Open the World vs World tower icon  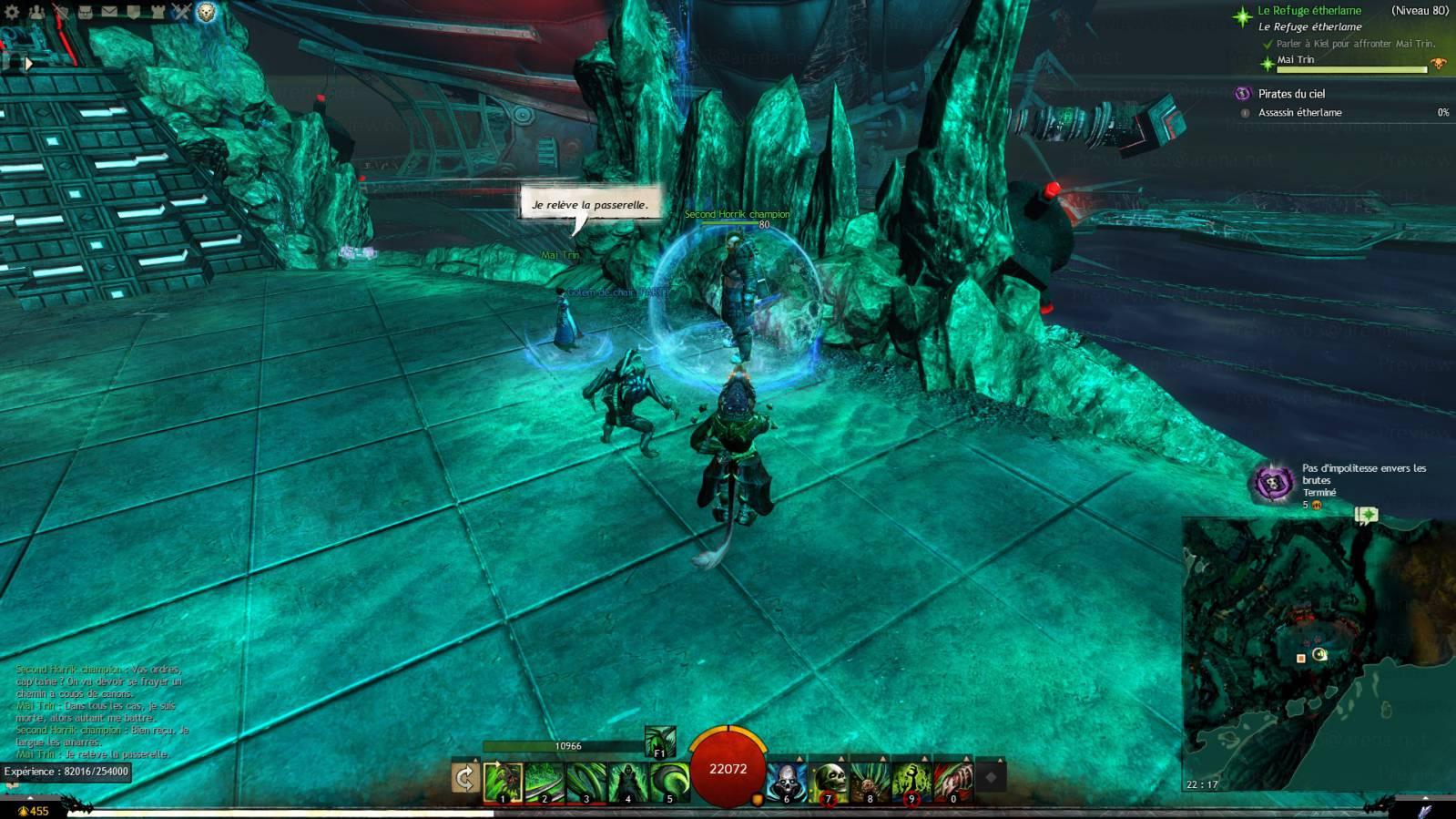(158, 12)
